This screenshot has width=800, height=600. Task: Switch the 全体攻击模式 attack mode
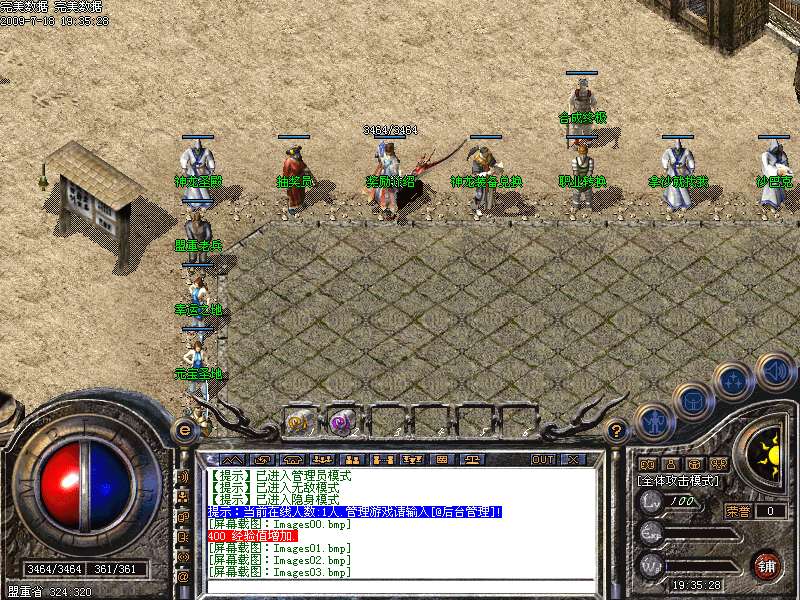679,481
